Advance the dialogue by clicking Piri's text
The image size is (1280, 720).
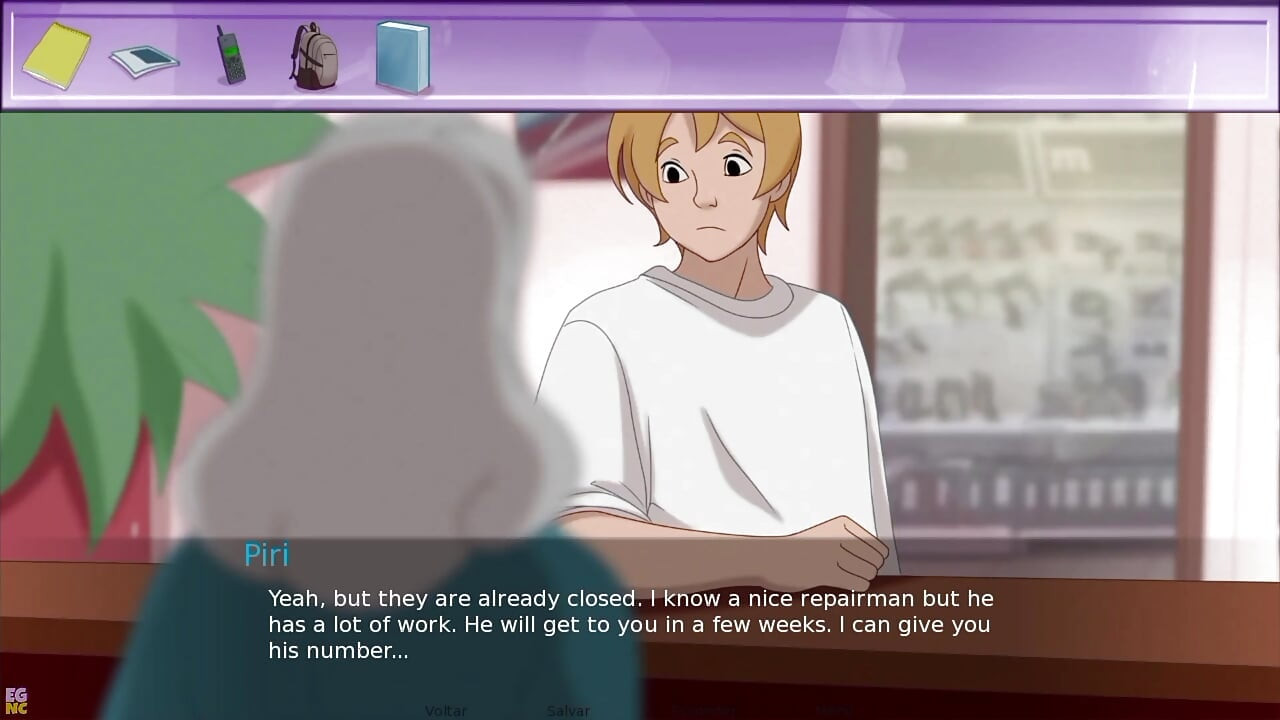(630, 624)
